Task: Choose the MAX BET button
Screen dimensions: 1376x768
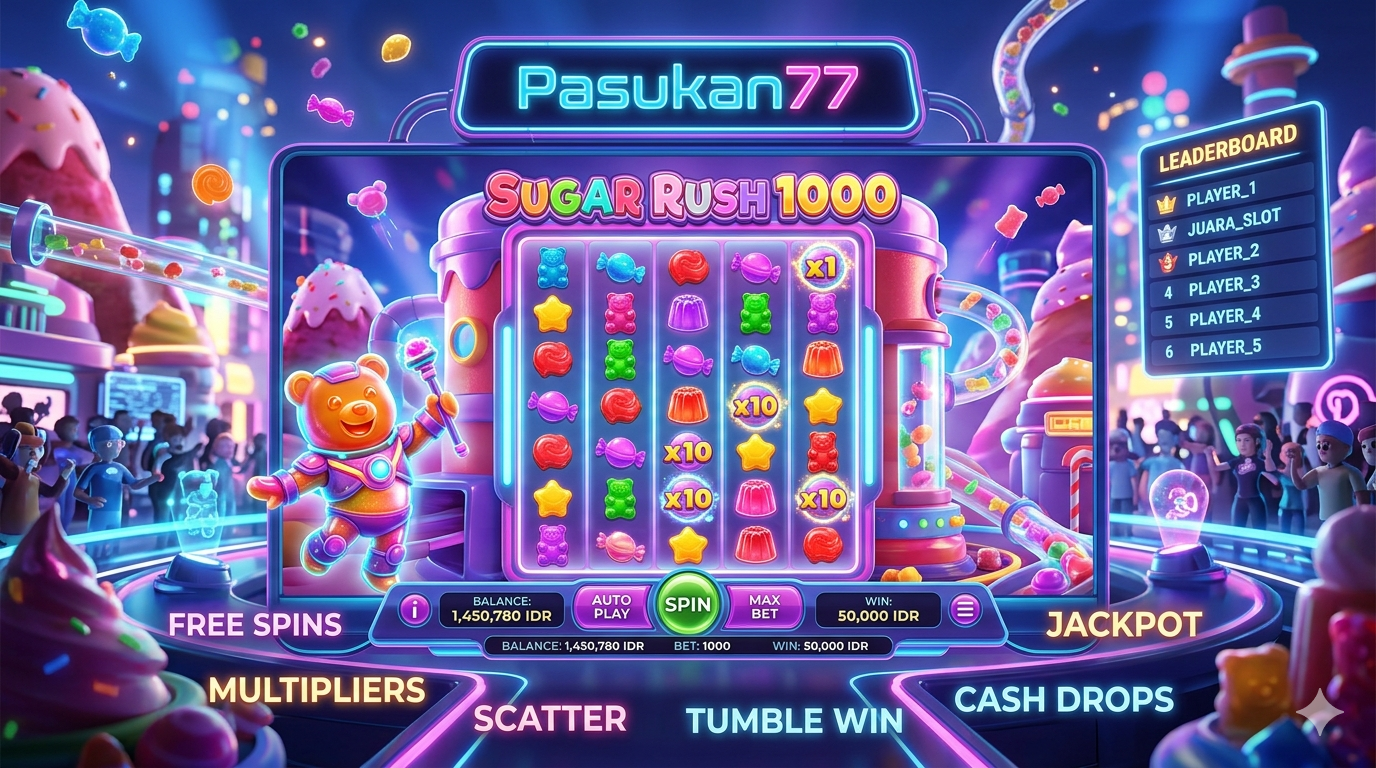Action: pos(764,606)
